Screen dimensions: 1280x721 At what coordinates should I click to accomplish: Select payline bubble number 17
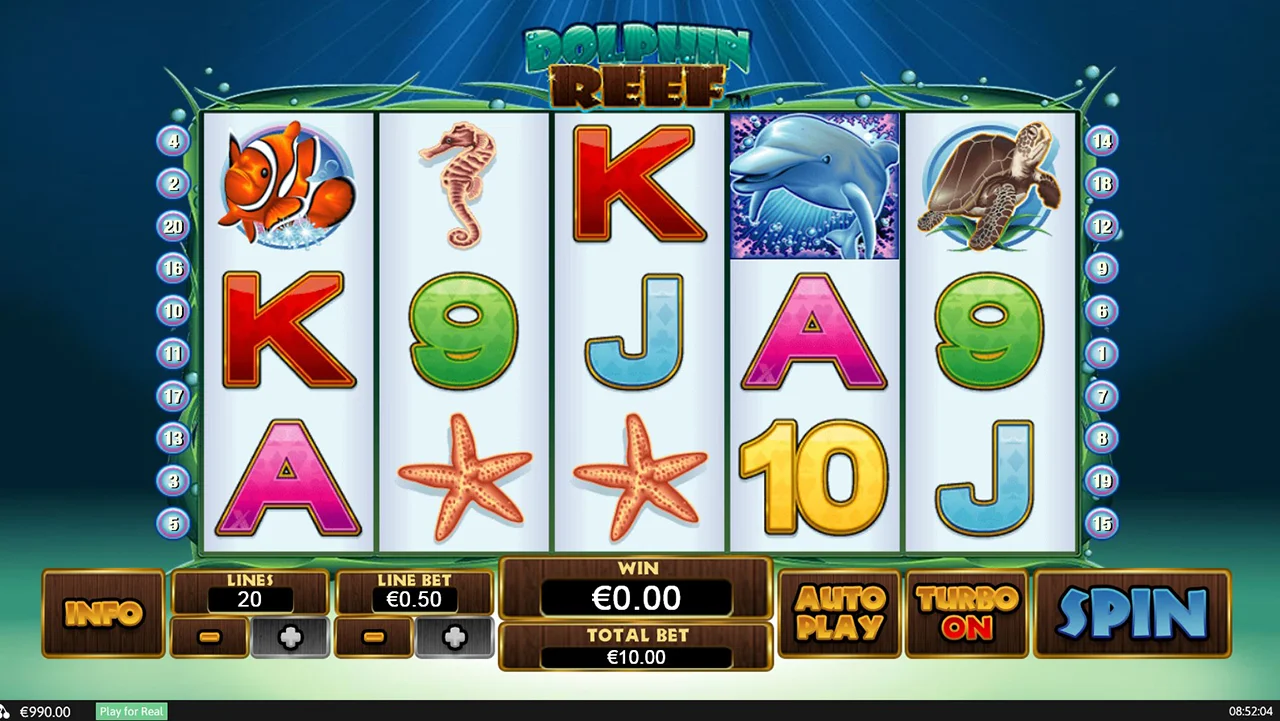click(173, 396)
